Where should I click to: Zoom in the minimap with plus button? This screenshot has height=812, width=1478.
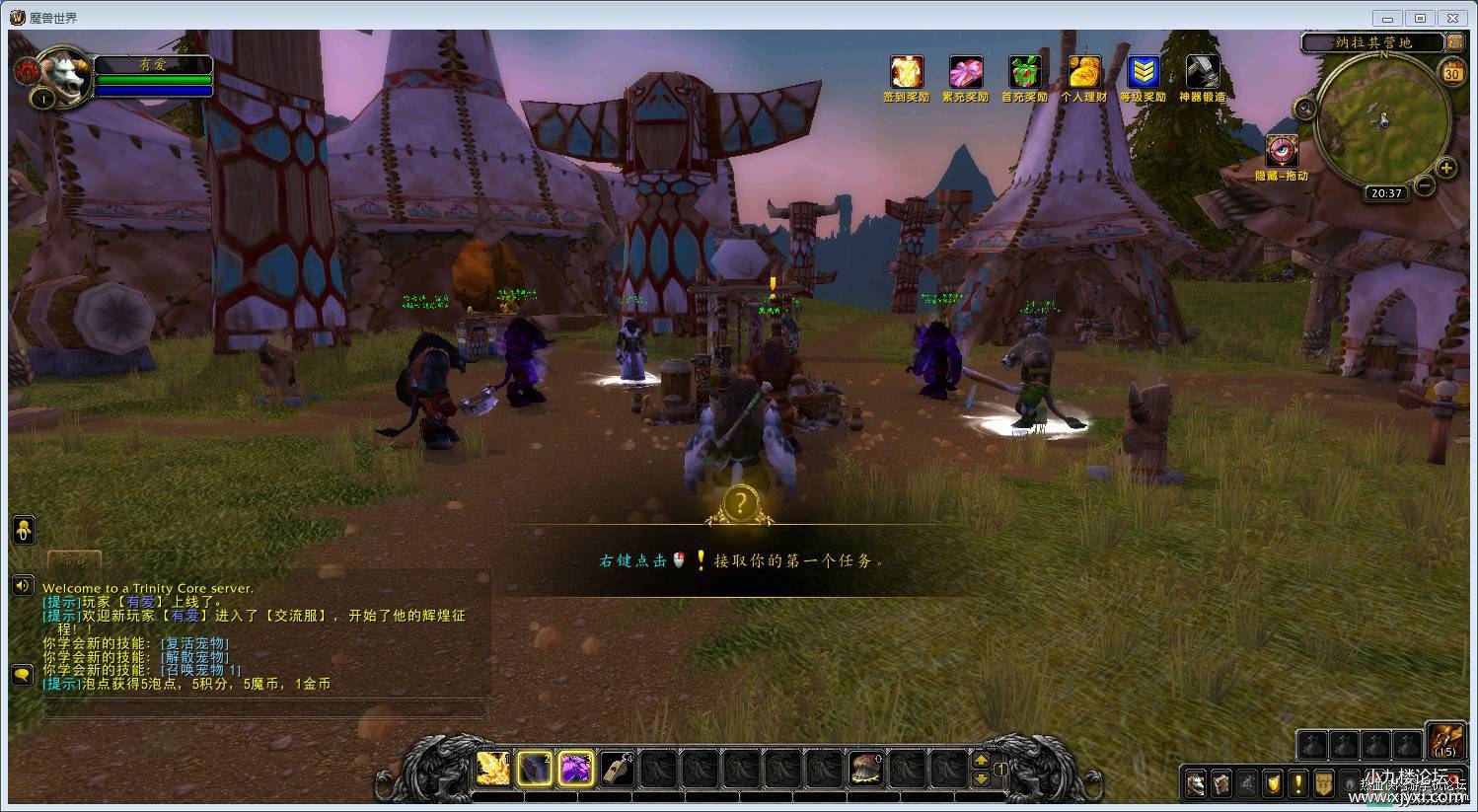coord(1445,168)
